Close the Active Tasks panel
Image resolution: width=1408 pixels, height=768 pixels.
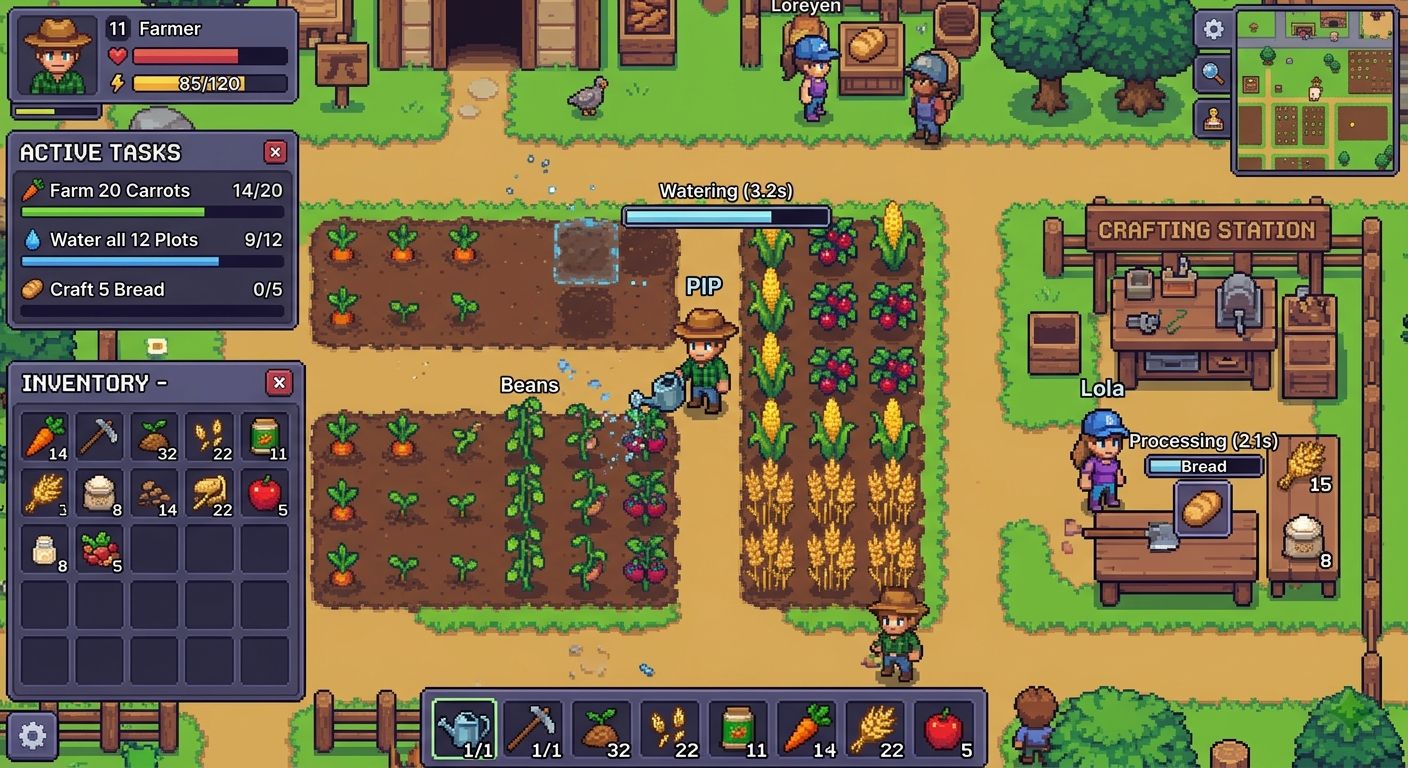click(275, 152)
